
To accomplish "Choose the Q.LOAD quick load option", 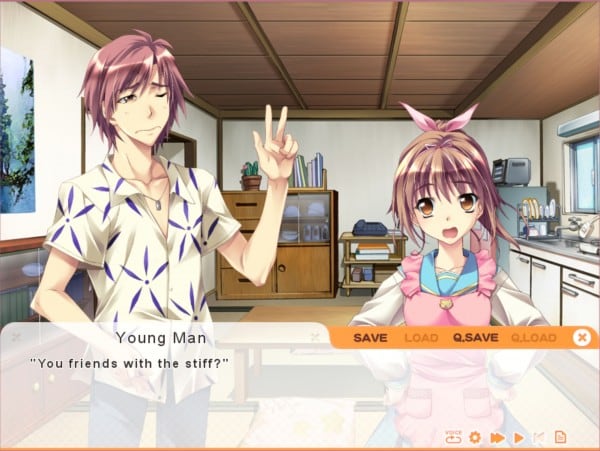I will tap(533, 338).
